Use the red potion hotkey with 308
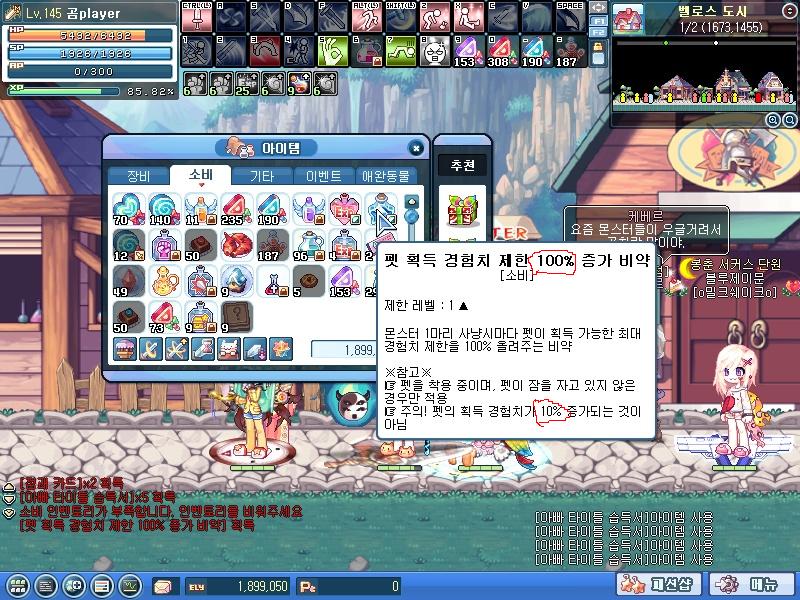The height and width of the screenshot is (600, 800). tap(497, 49)
